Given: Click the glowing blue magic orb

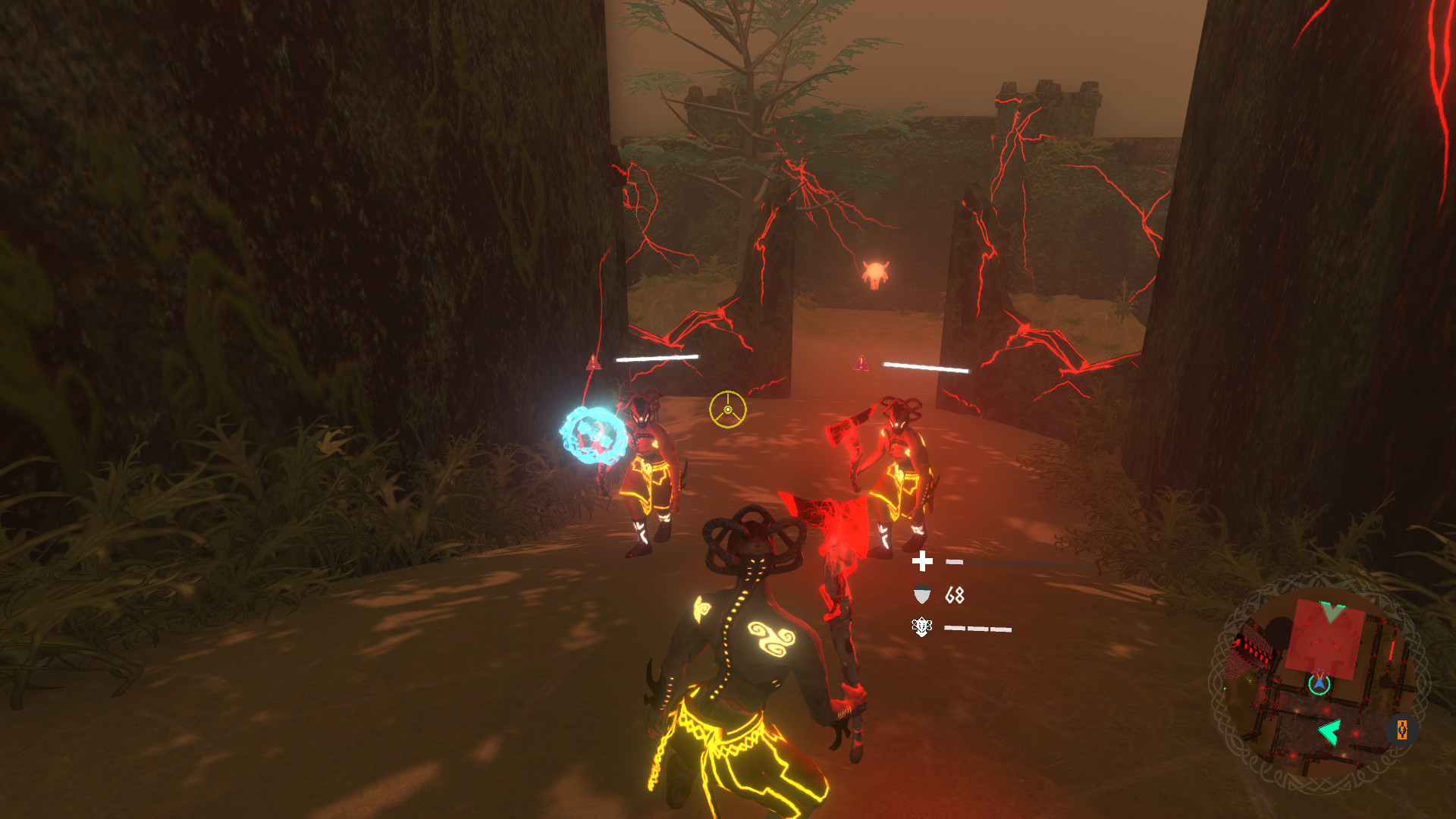Looking at the screenshot, I should 596,435.
